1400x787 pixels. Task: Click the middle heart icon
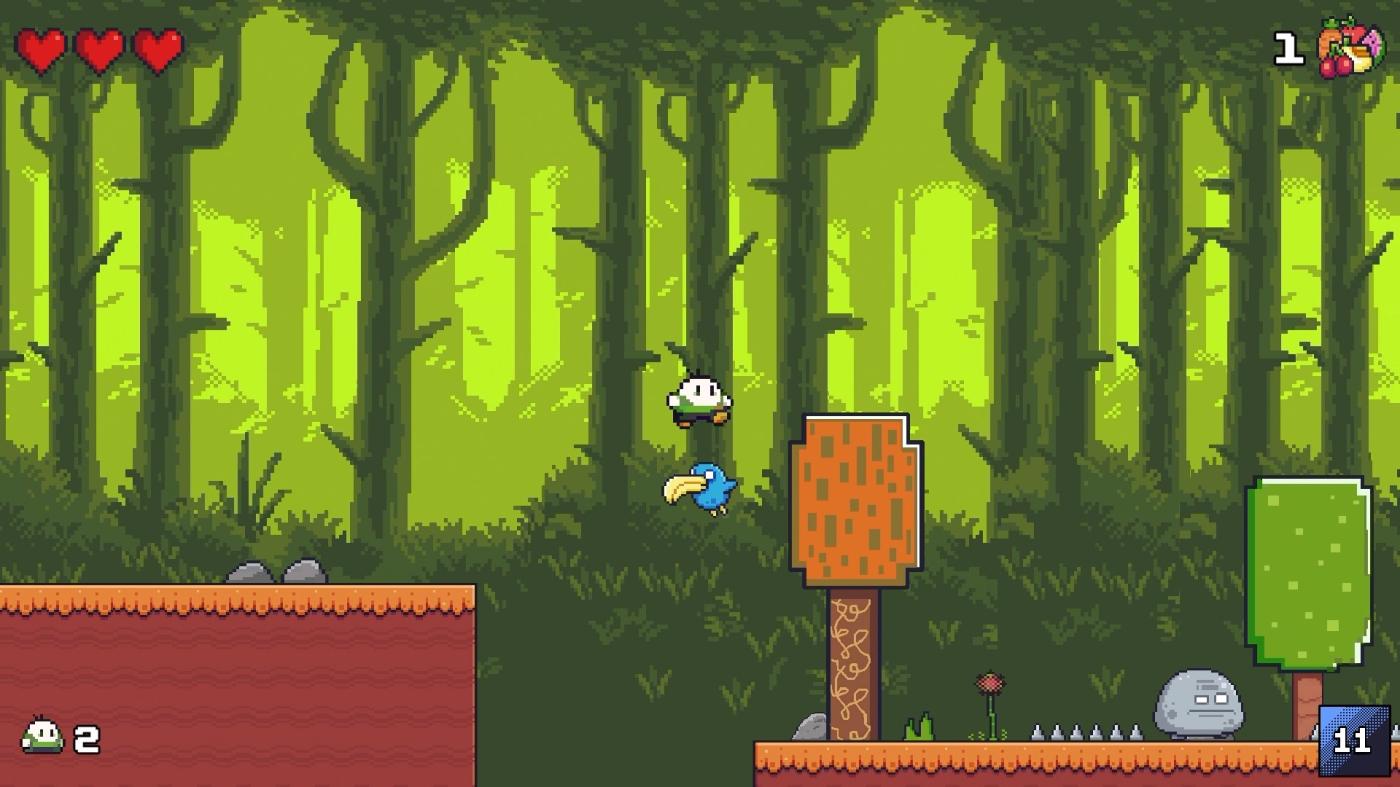(101, 46)
